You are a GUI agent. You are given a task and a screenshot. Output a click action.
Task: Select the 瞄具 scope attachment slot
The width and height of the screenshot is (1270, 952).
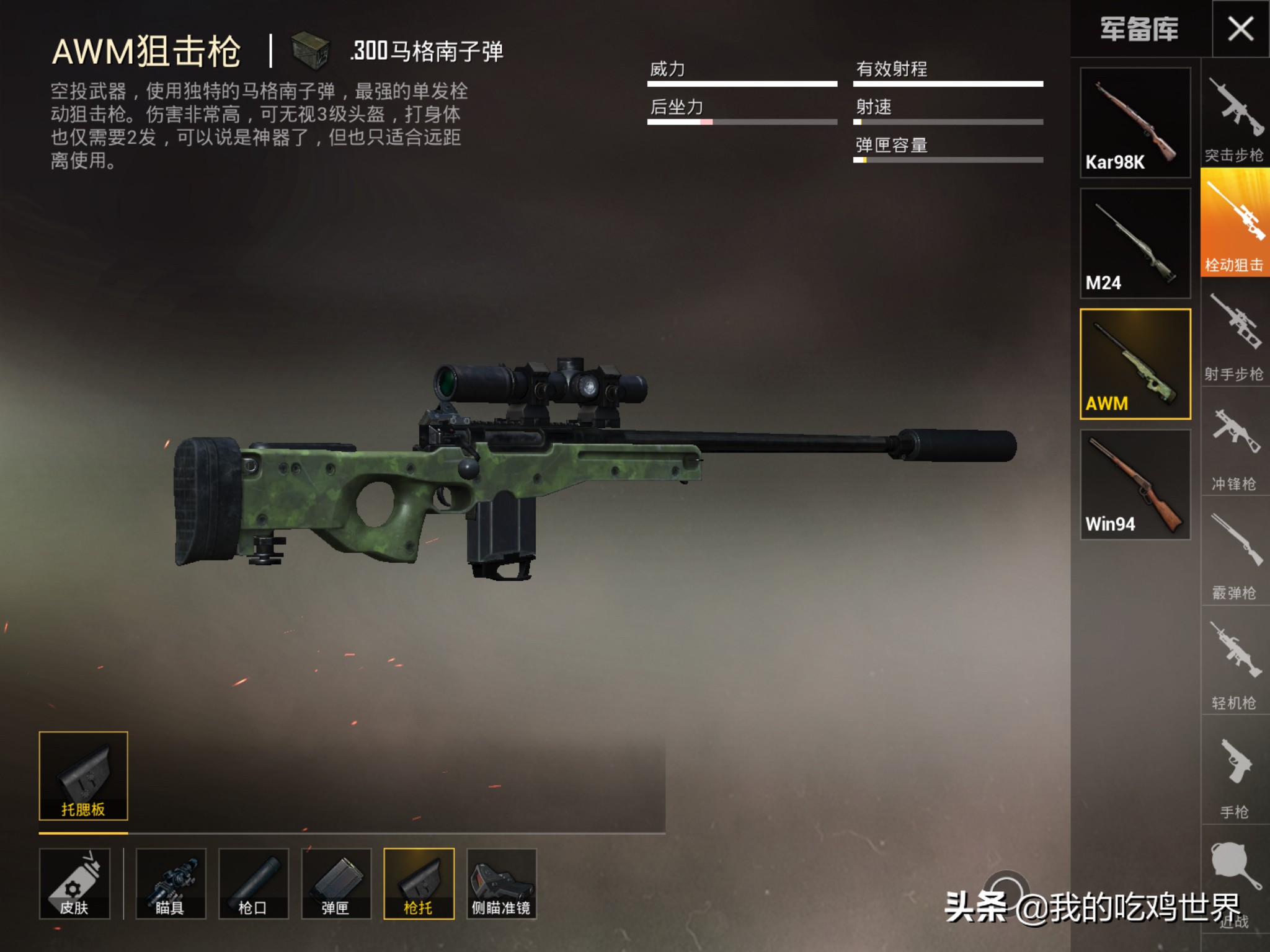click(171, 883)
